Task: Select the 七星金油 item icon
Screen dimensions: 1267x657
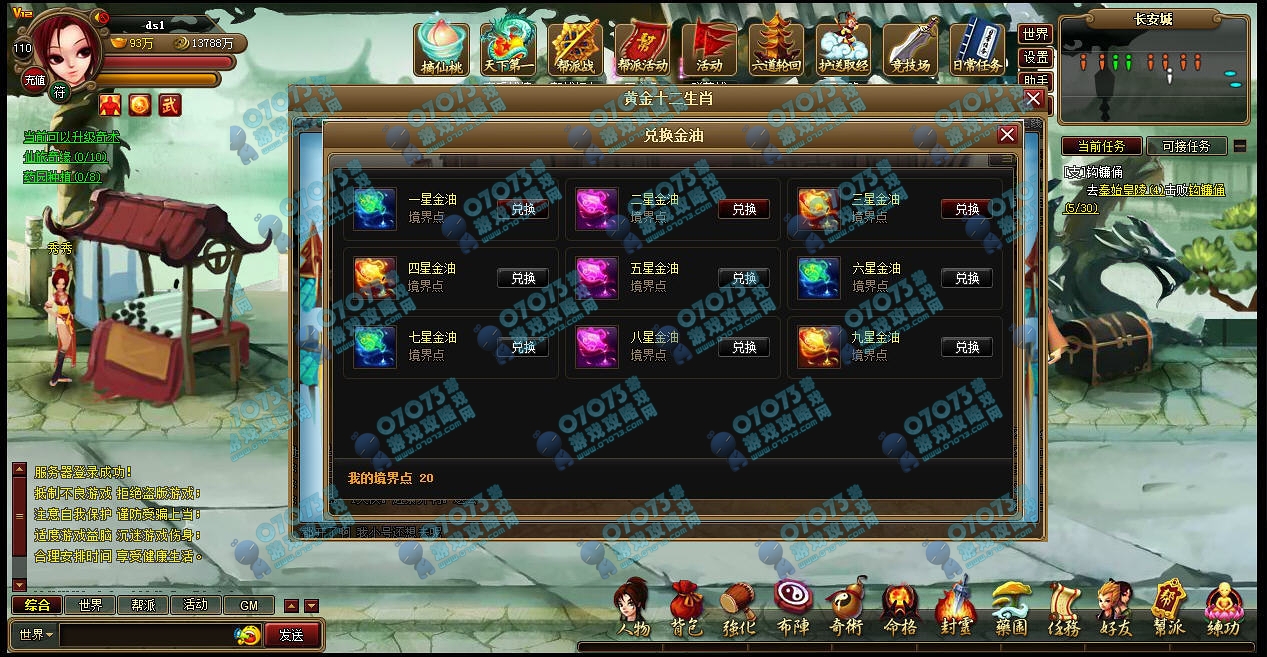Action: pyautogui.click(x=375, y=347)
